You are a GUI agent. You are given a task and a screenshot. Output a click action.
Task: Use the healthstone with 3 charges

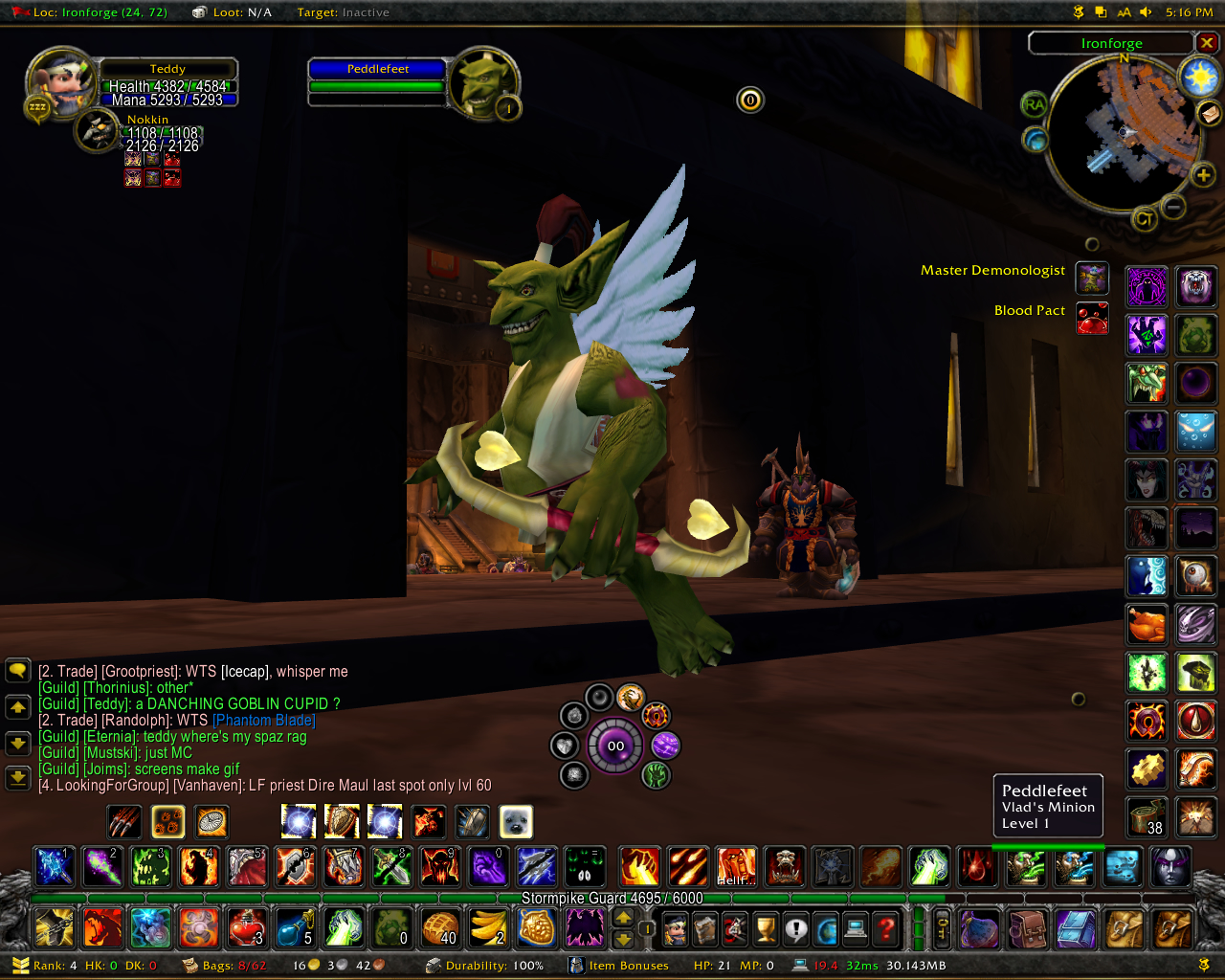click(246, 926)
